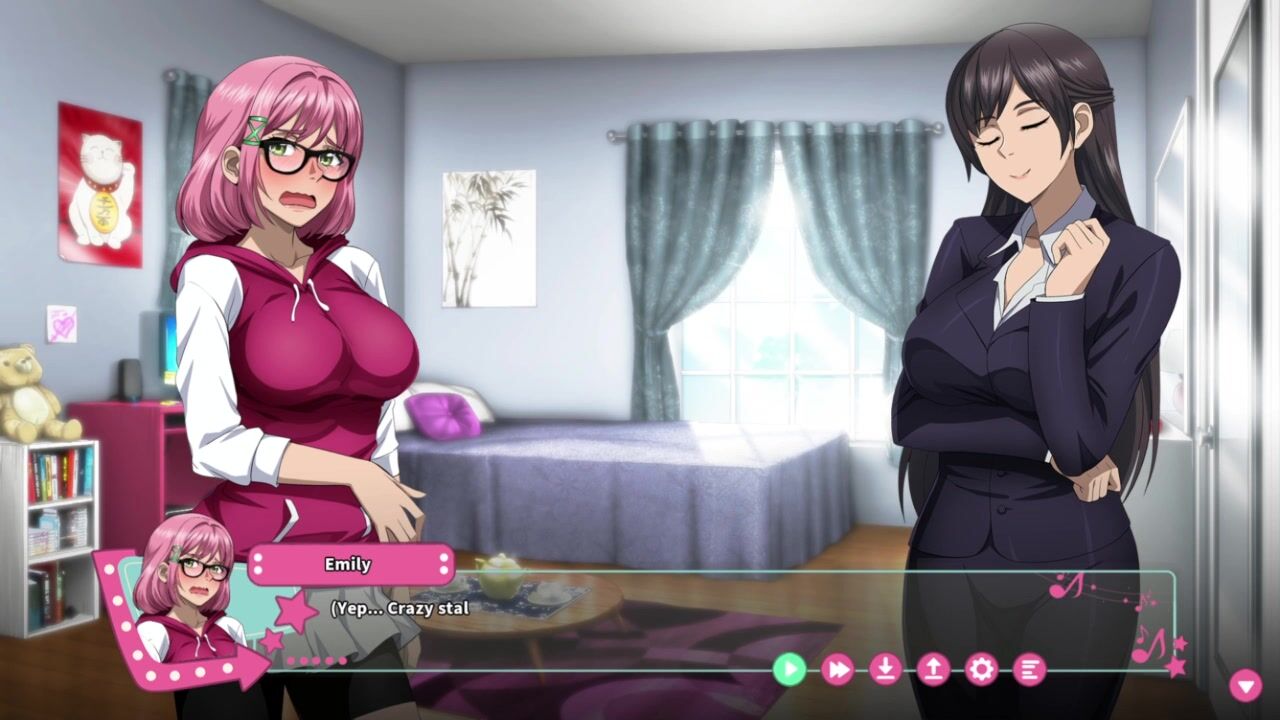This screenshot has width=1280, height=720.
Task: Open the settings gear icon
Action: [981, 669]
